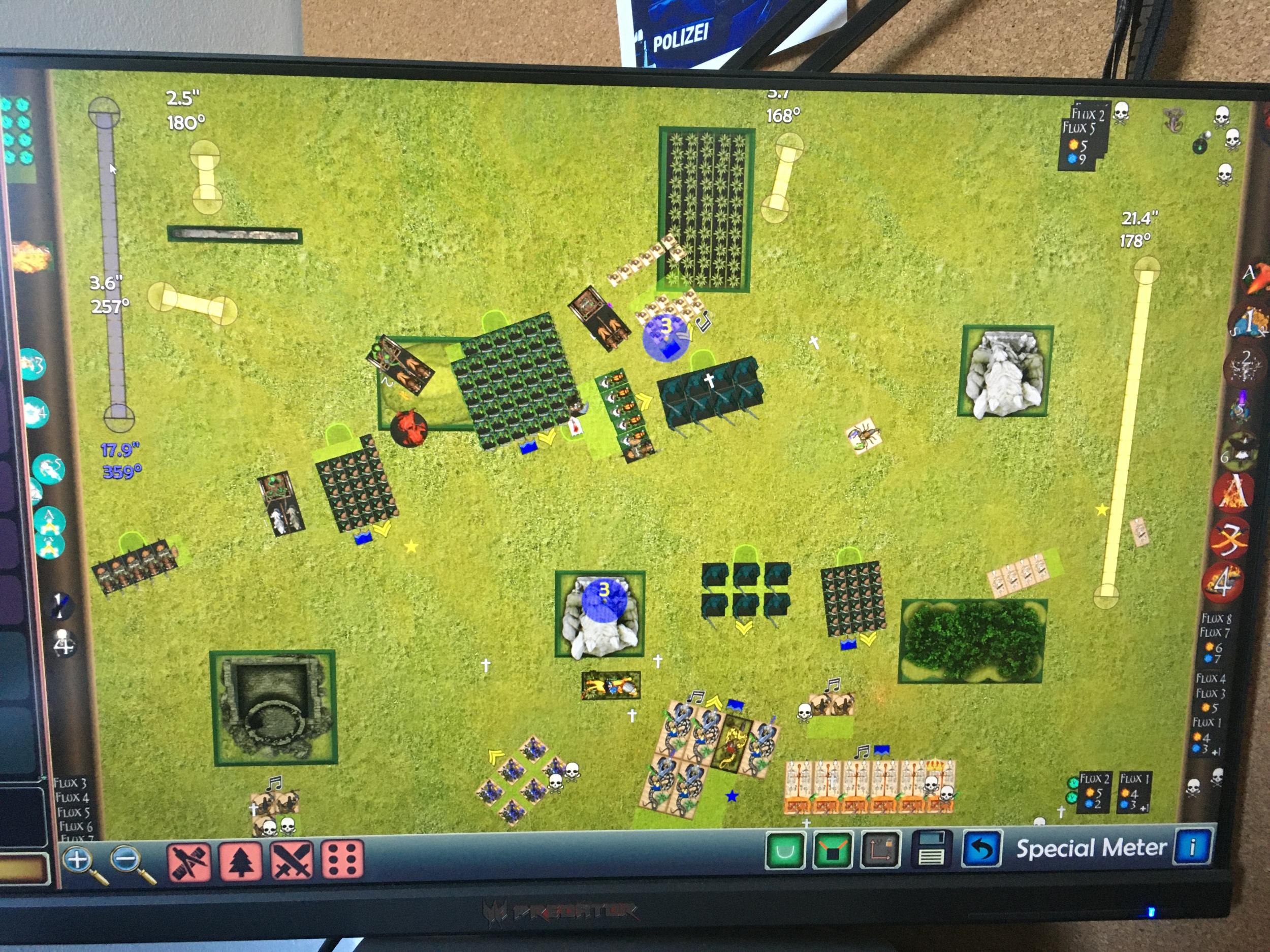Select the white-figure token numbered 4
This screenshot has width=1270, height=952.
(63, 644)
